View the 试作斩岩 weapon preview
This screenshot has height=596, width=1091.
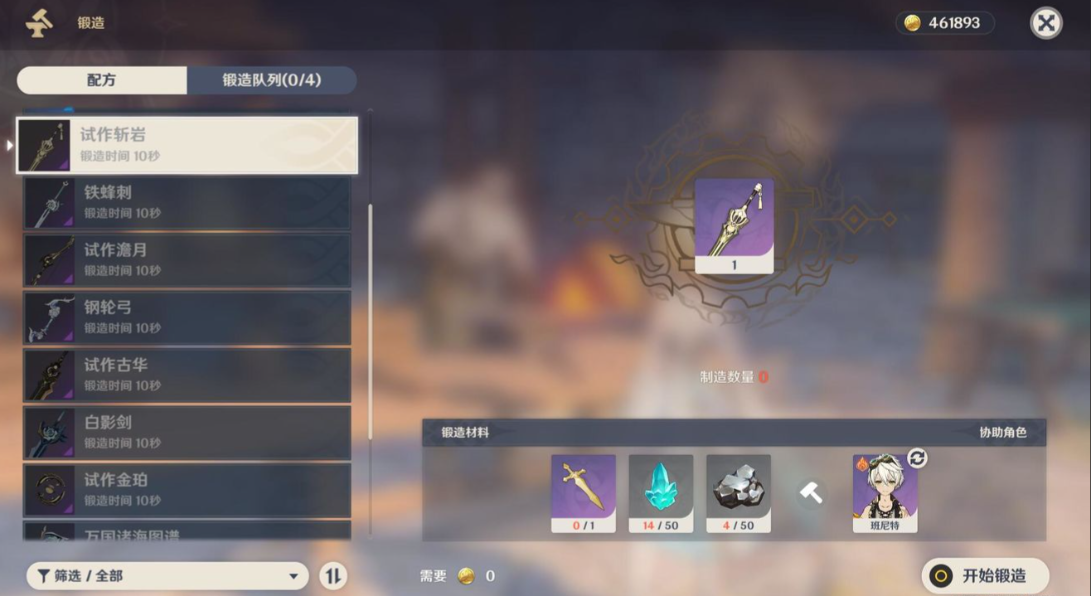pos(734,225)
